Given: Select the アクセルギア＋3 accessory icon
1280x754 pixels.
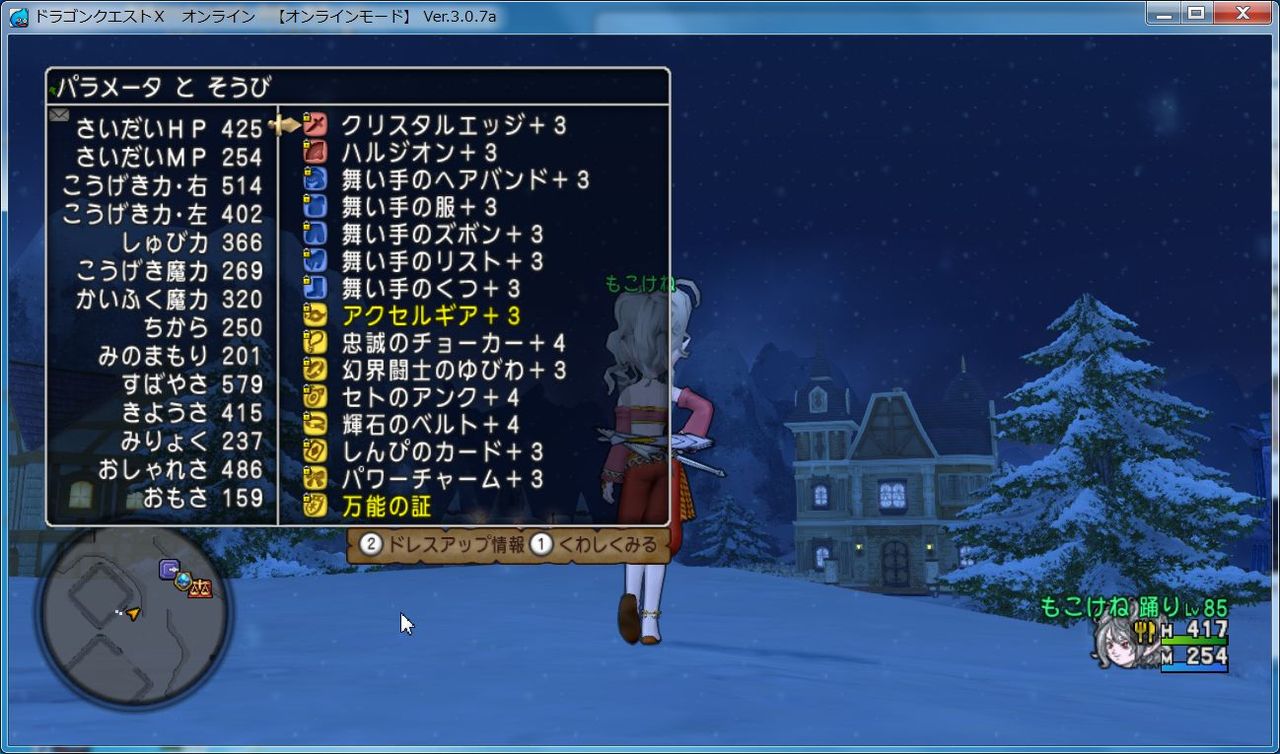Looking at the screenshot, I should pyautogui.click(x=313, y=314).
